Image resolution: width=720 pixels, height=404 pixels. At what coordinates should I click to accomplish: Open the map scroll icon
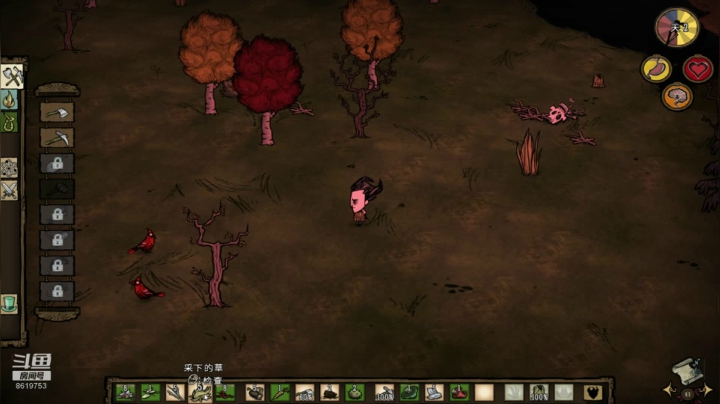point(688,371)
